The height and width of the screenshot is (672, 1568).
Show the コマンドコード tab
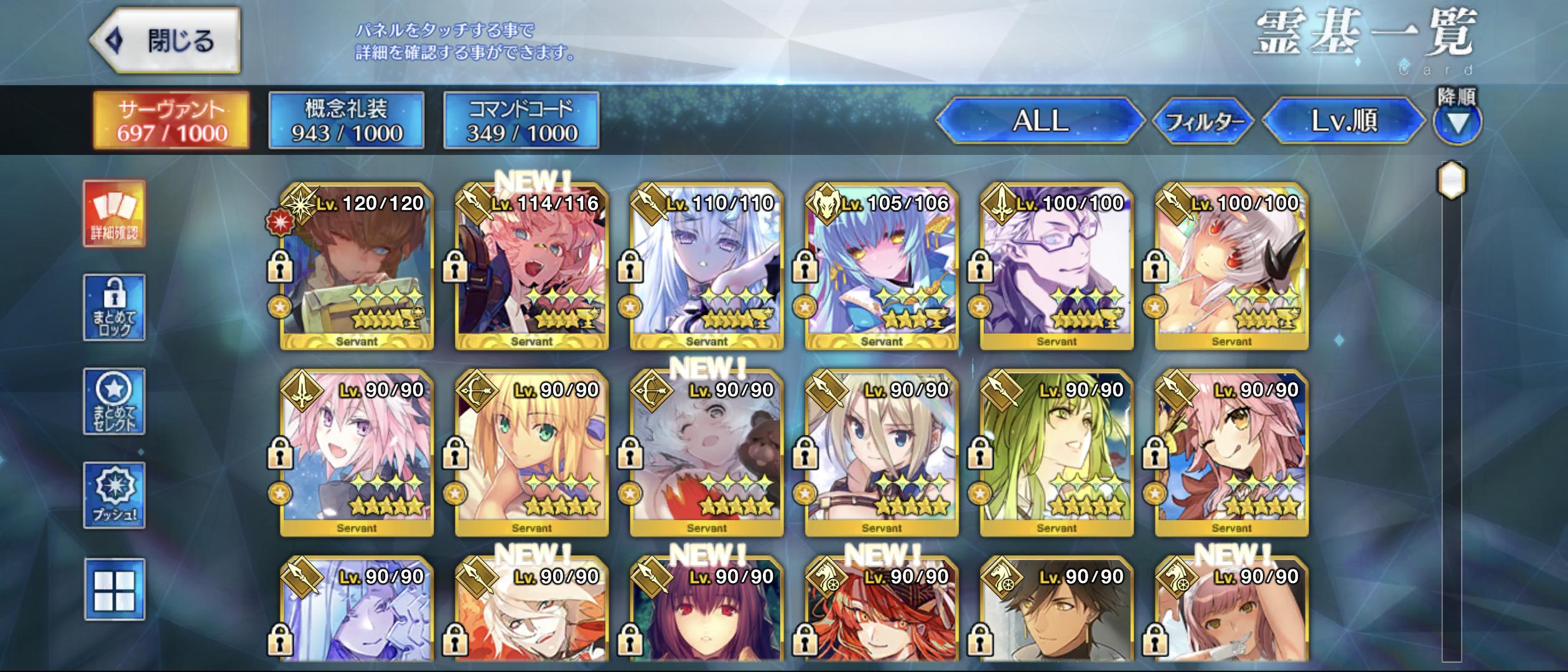pyautogui.click(x=521, y=120)
